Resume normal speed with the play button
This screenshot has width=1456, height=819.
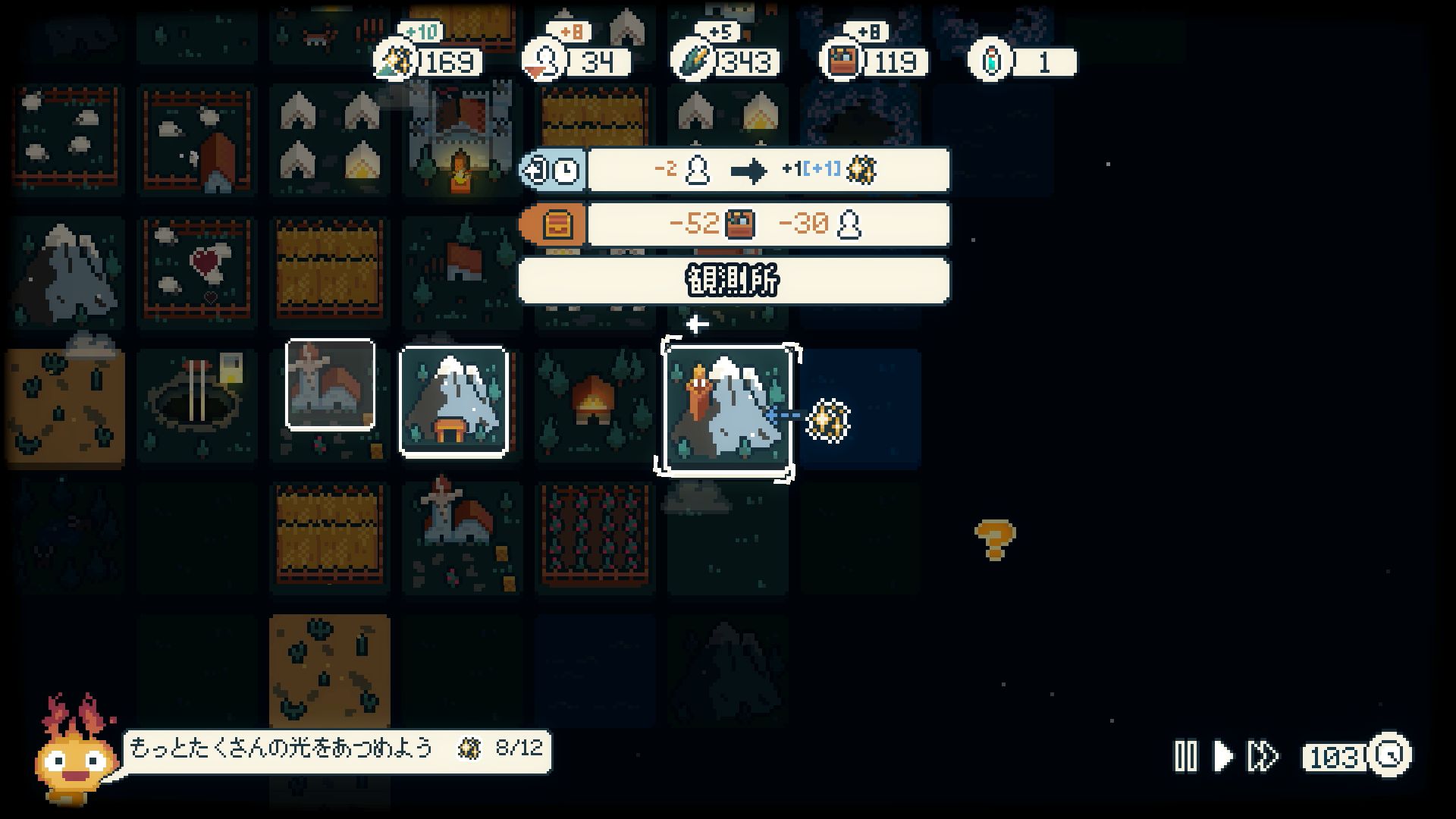(x=1222, y=756)
